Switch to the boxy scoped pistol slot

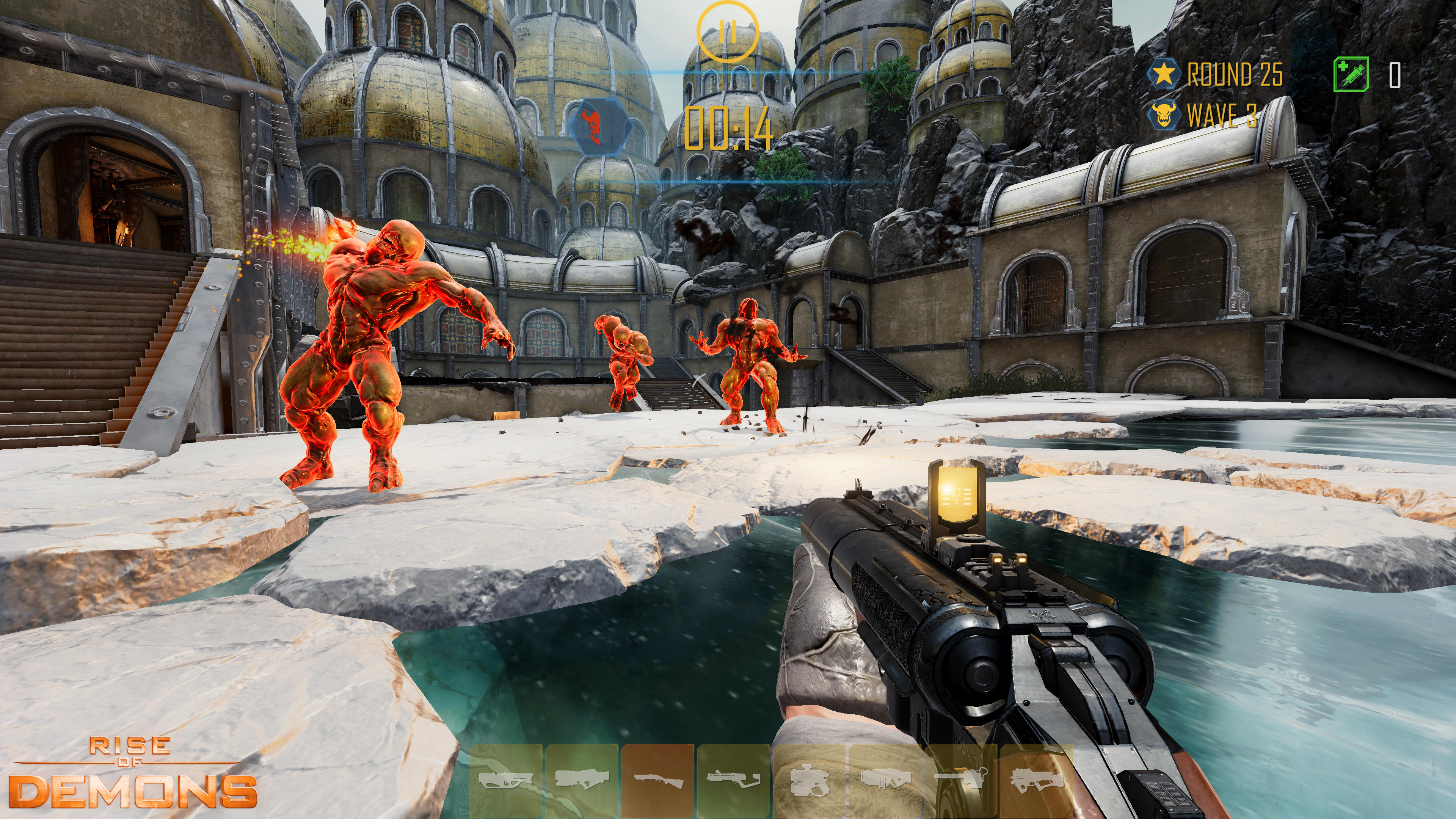pos(809,781)
